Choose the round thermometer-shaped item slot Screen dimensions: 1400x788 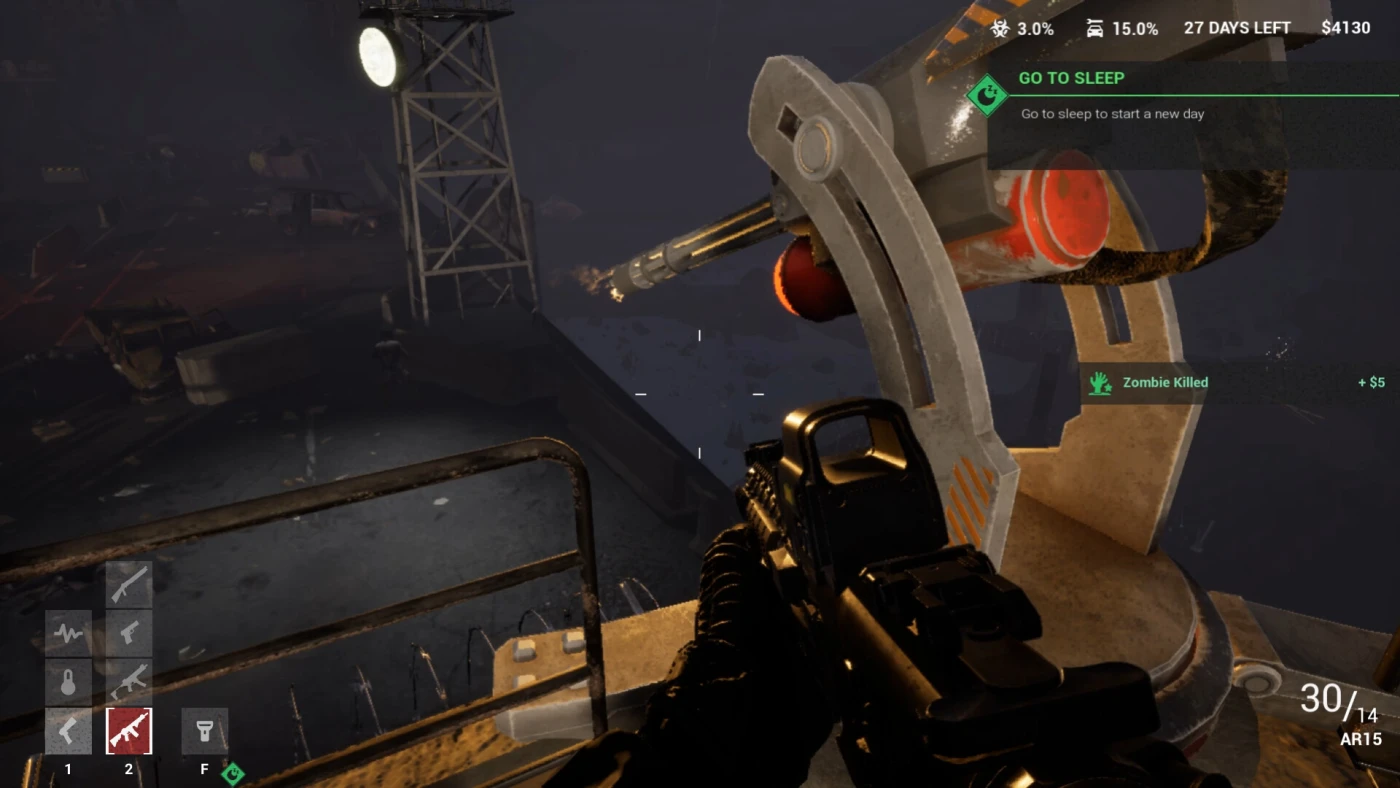[x=68, y=682]
